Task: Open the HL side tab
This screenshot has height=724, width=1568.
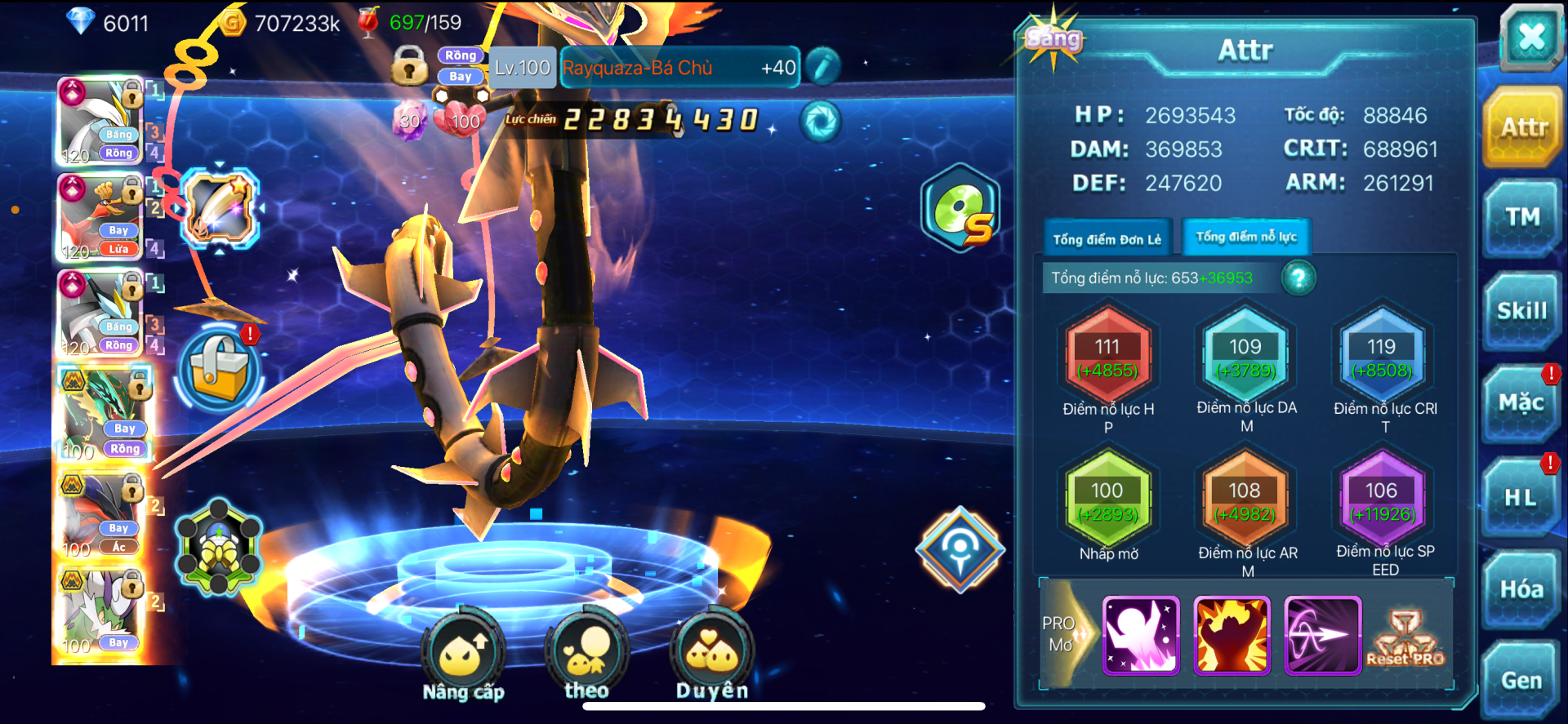Action: (1521, 497)
